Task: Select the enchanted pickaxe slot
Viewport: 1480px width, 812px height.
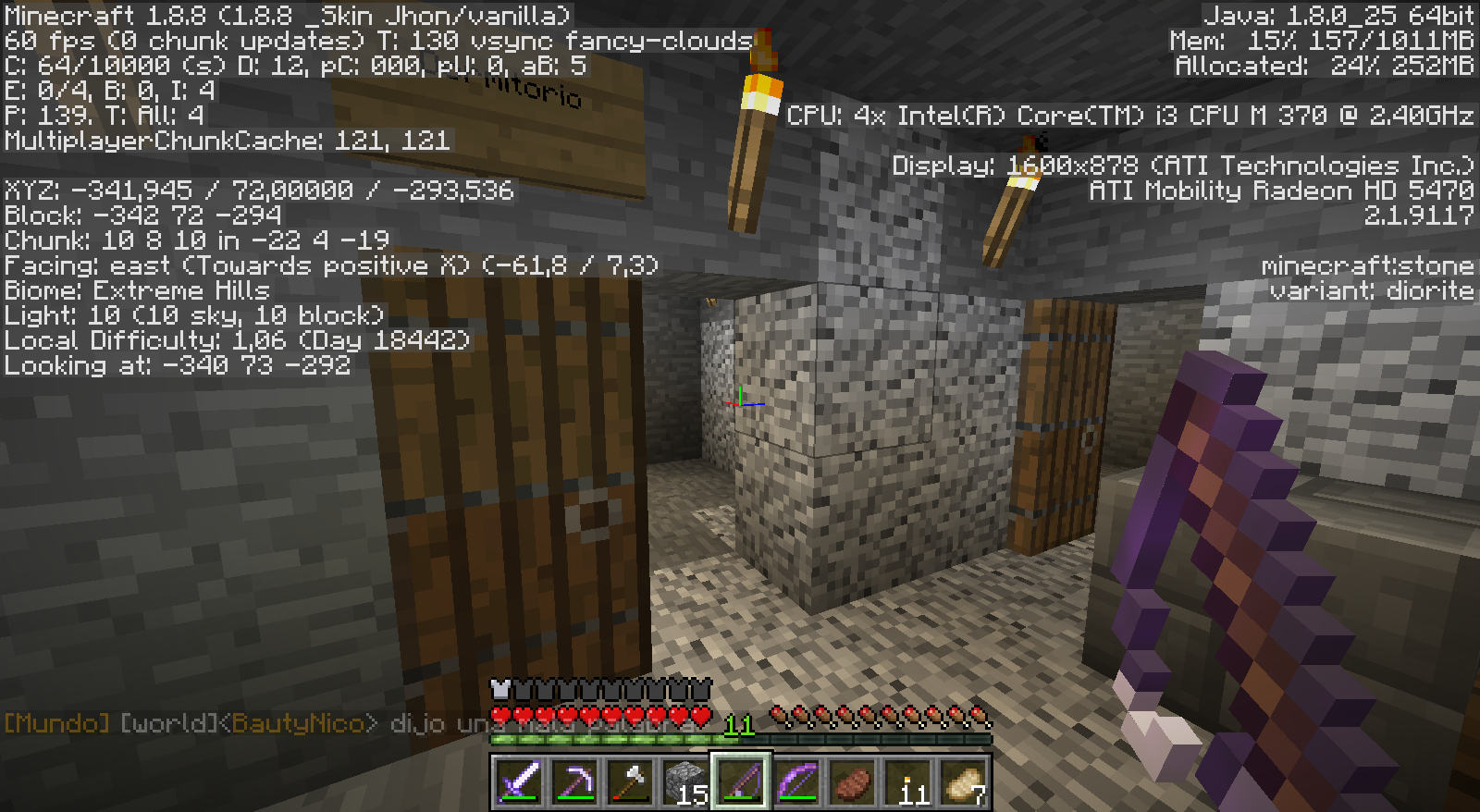Action: (574, 782)
